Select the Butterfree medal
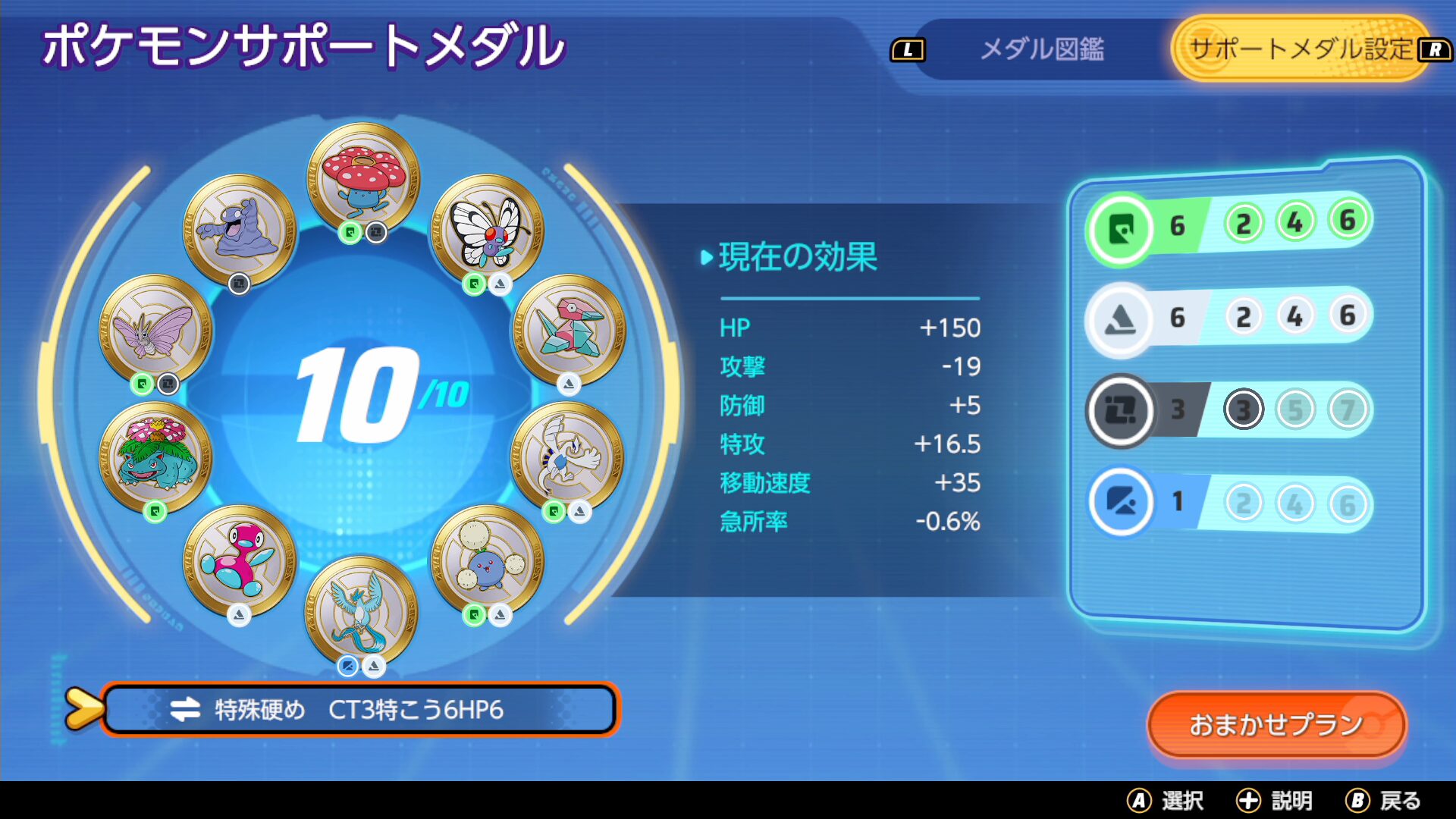 click(488, 229)
